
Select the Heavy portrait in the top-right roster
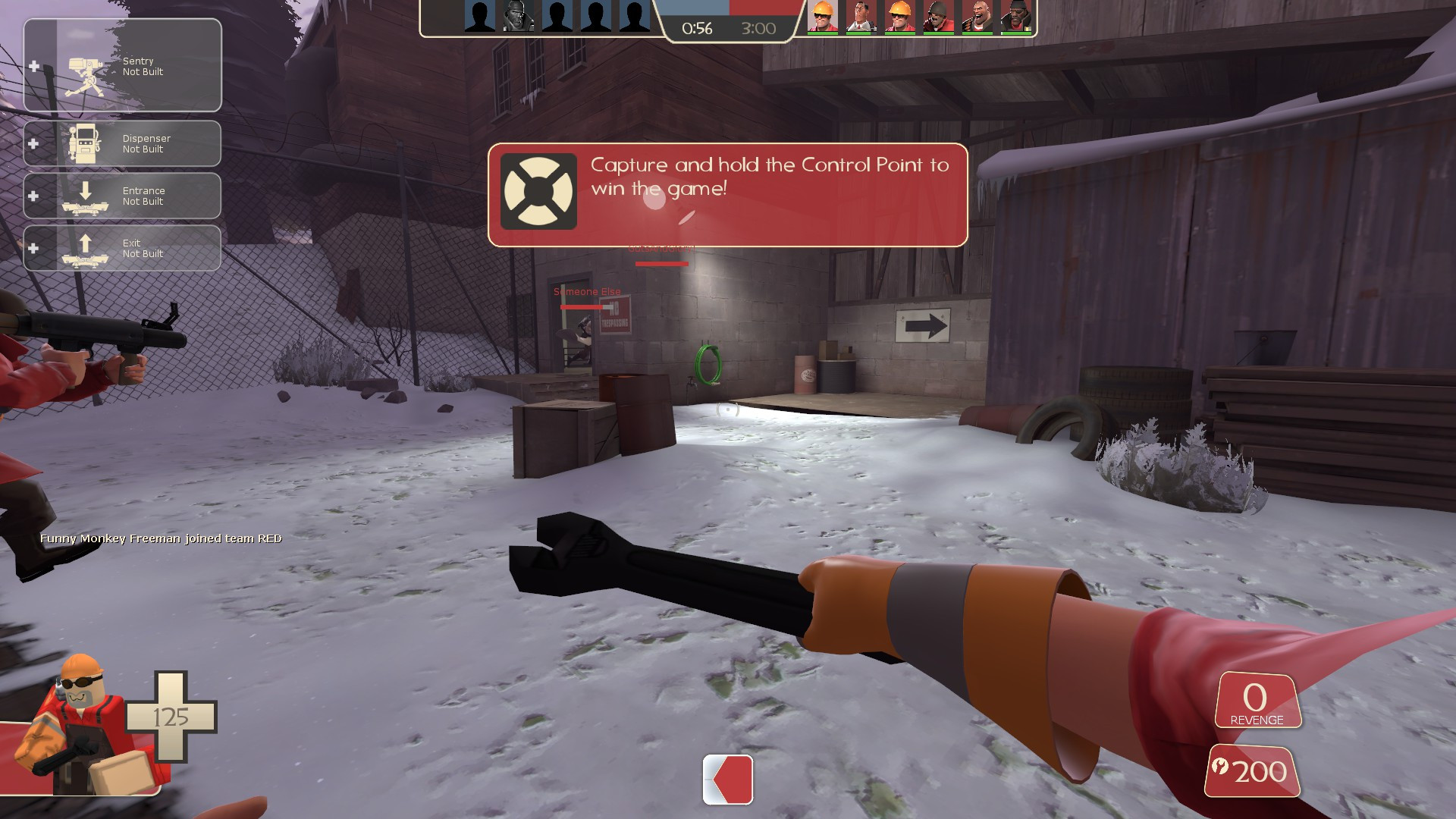977,15
